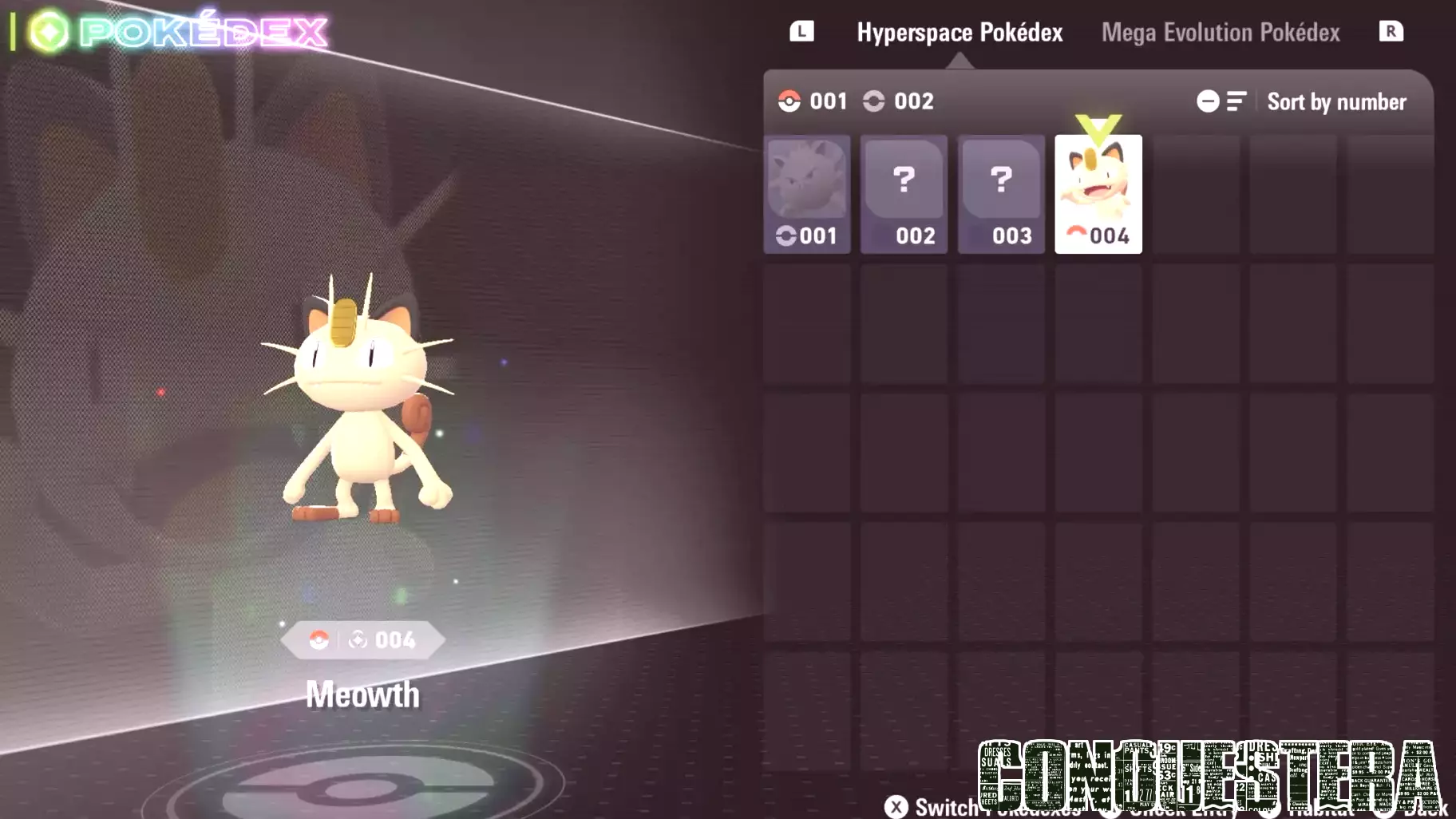Select the Hyperspace Pokédex tab

(x=960, y=32)
